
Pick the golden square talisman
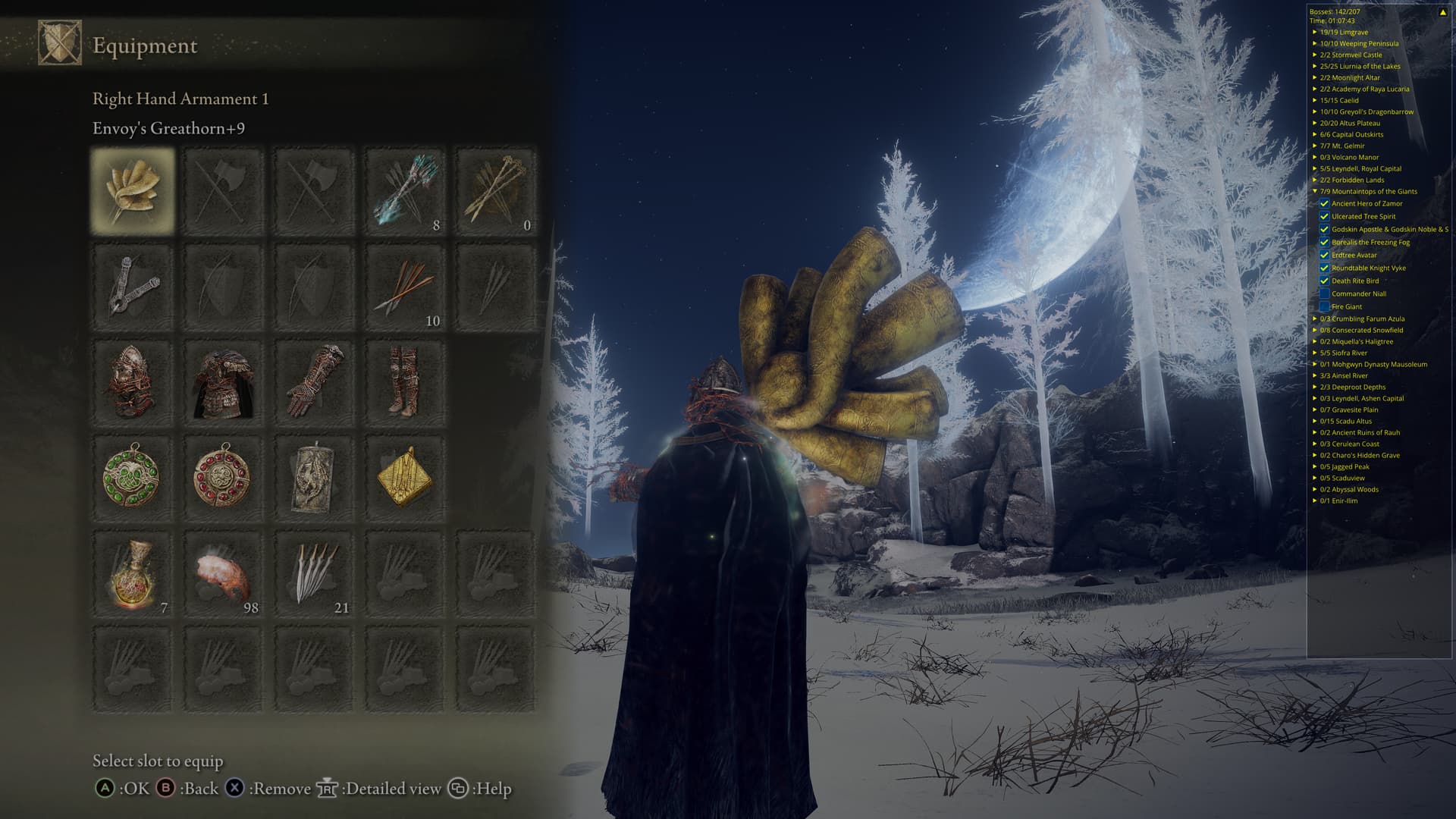pyautogui.click(x=404, y=478)
